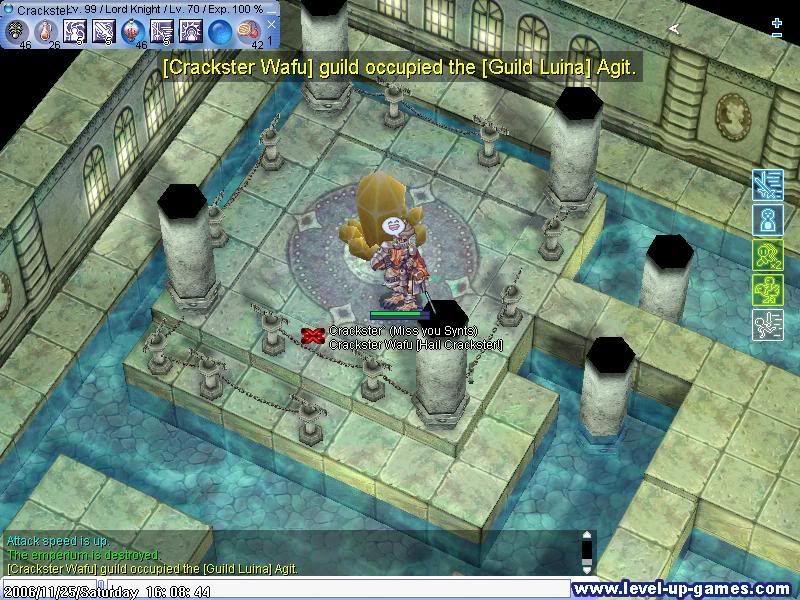800x600 pixels.
Task: Close the skill hotbar with X
Action: click(270, 23)
